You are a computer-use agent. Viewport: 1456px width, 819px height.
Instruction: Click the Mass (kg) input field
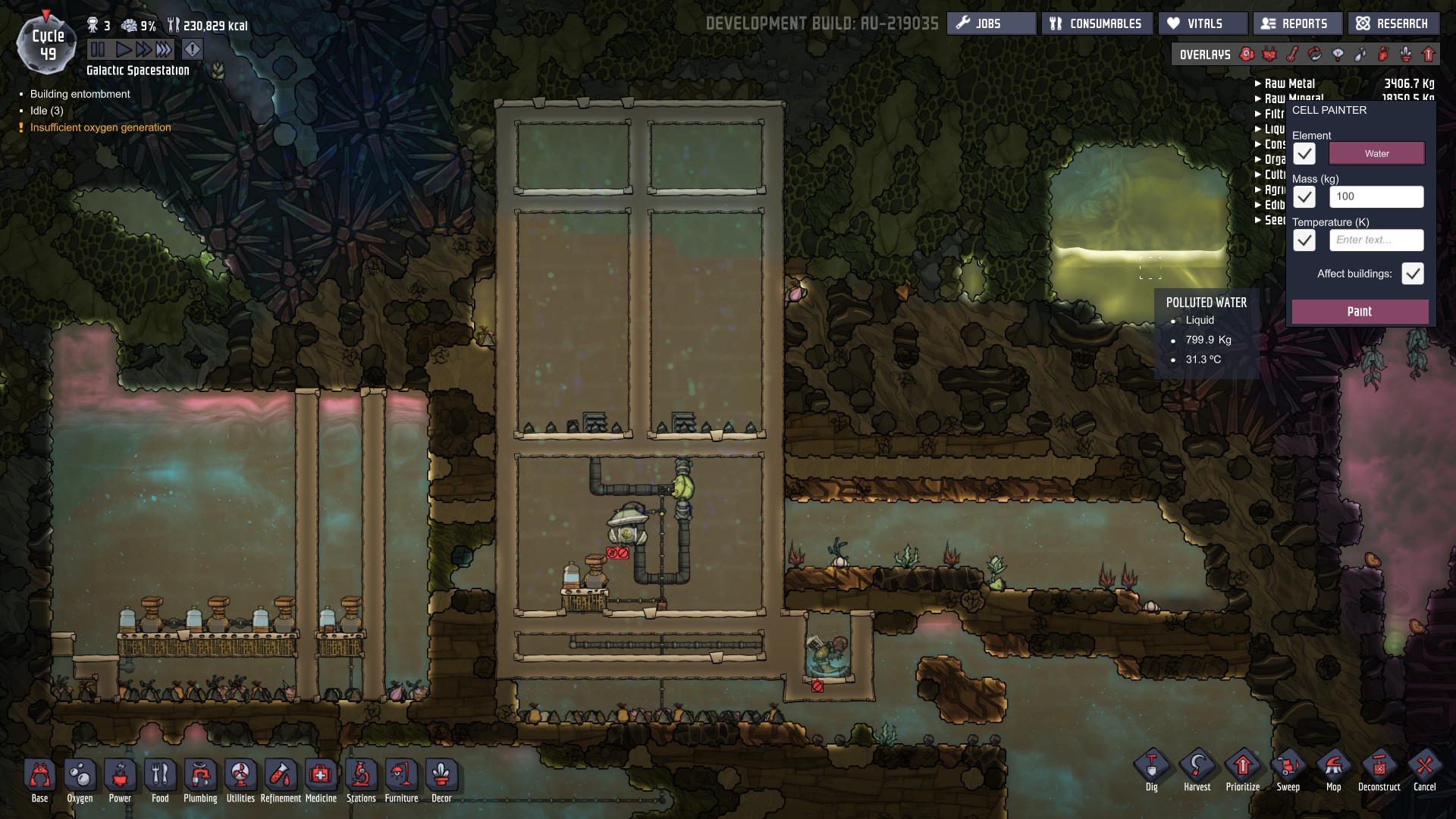(x=1376, y=197)
